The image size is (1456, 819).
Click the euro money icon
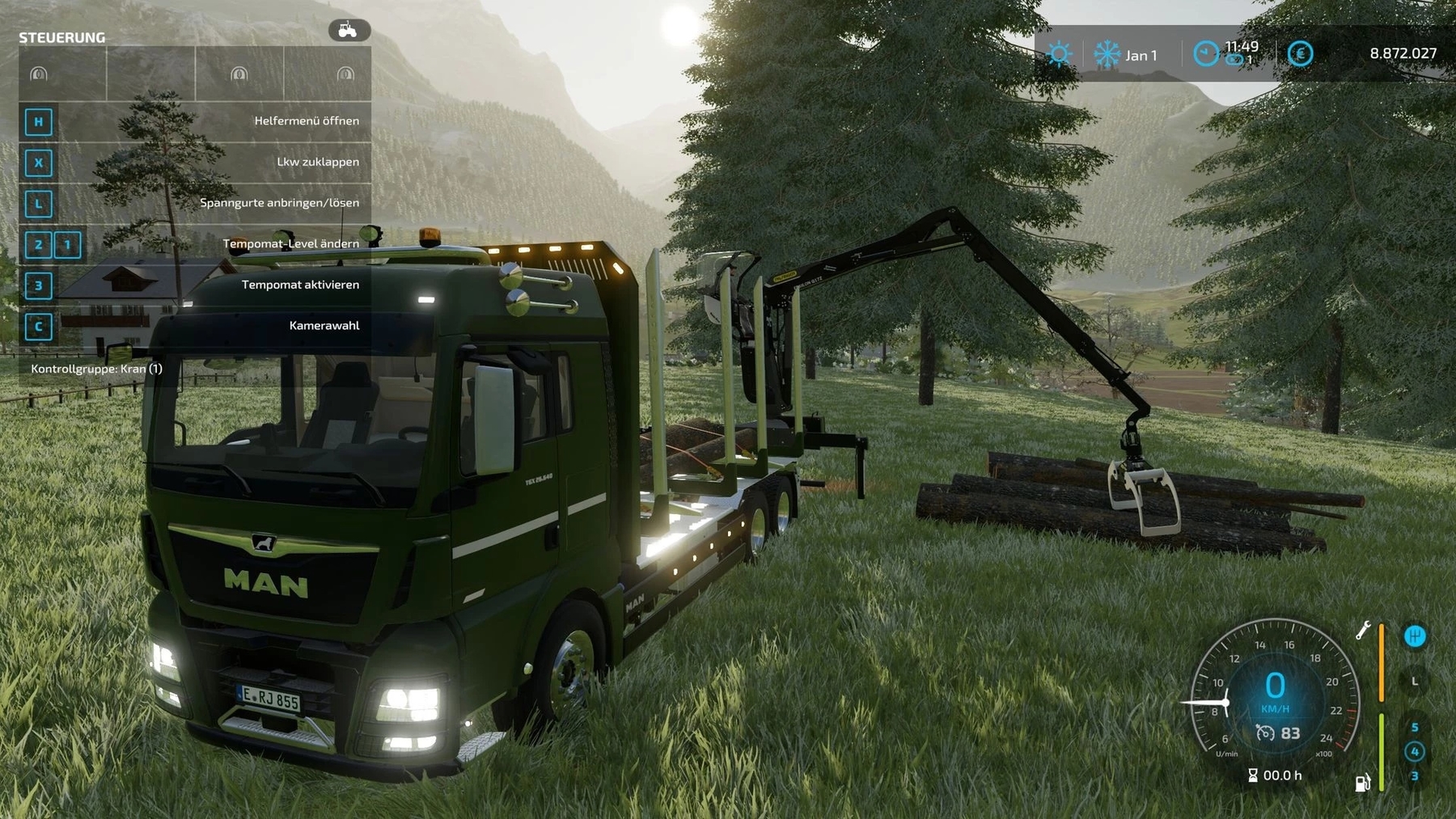[1300, 54]
